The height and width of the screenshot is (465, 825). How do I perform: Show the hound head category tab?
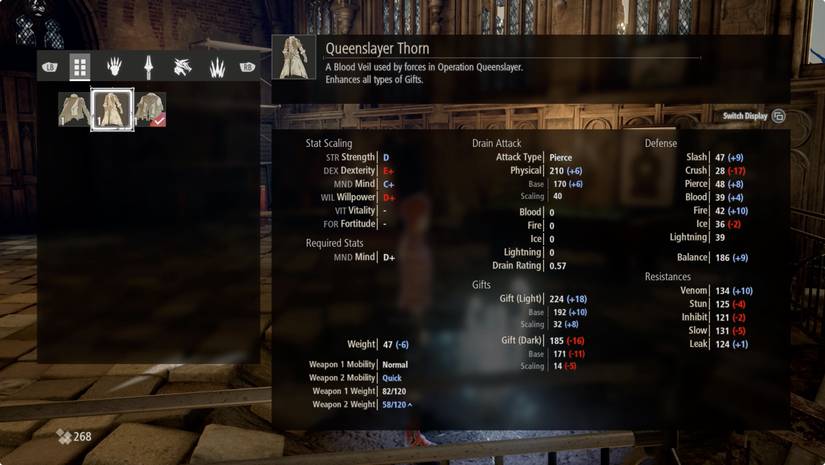pyautogui.click(x=182, y=67)
